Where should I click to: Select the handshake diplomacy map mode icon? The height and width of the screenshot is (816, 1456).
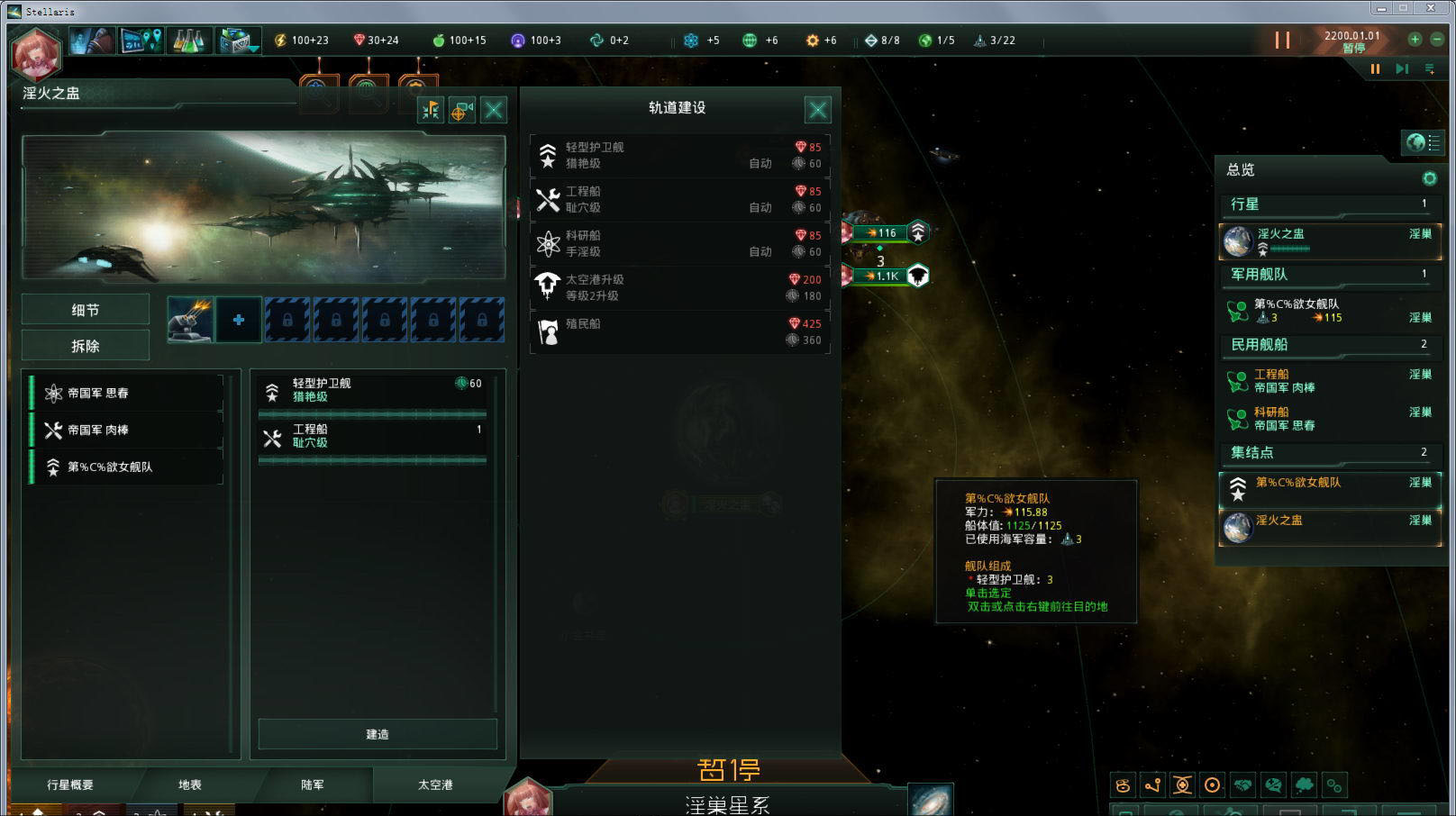(x=1243, y=784)
